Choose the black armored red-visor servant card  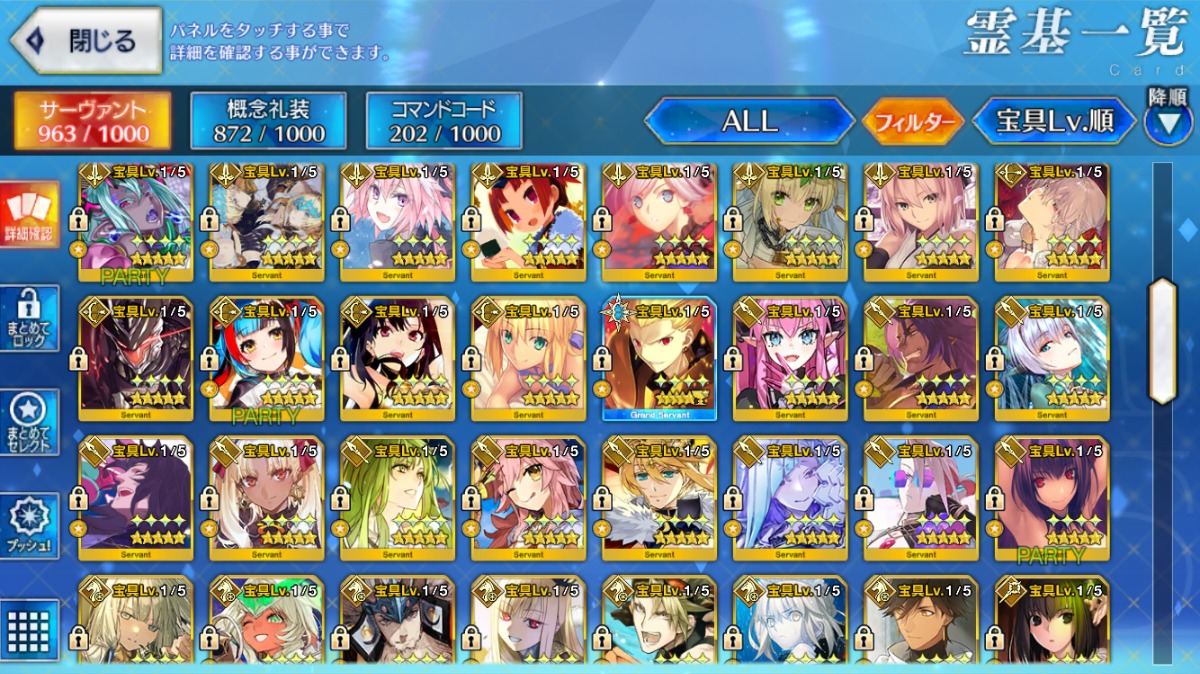136,358
